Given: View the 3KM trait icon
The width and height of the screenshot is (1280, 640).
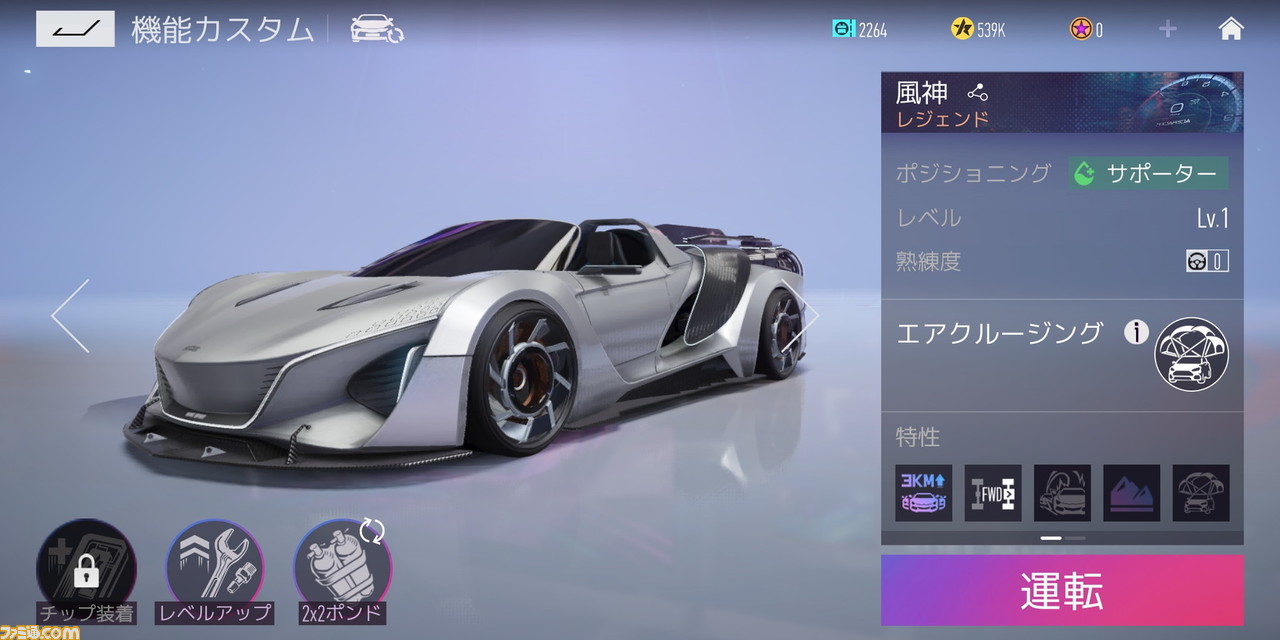Looking at the screenshot, I should 923,493.
